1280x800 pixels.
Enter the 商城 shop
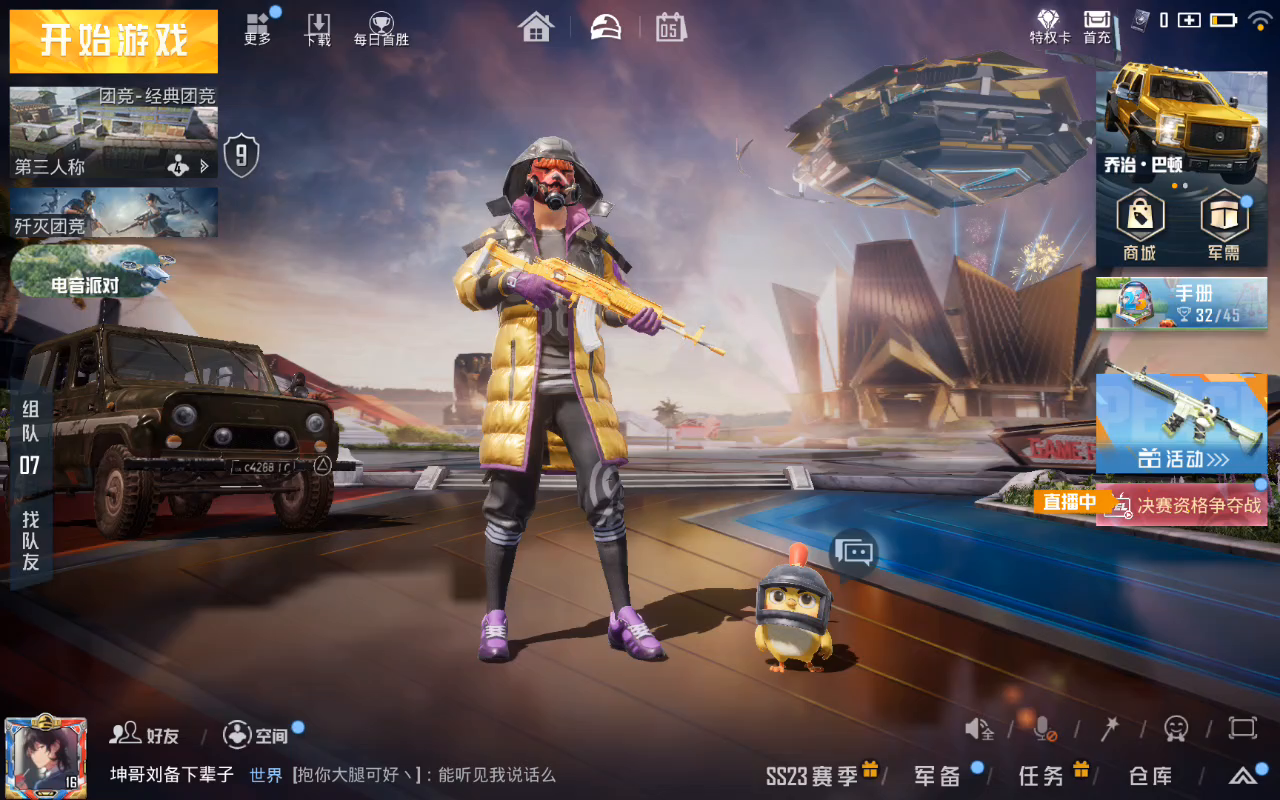(1140, 226)
